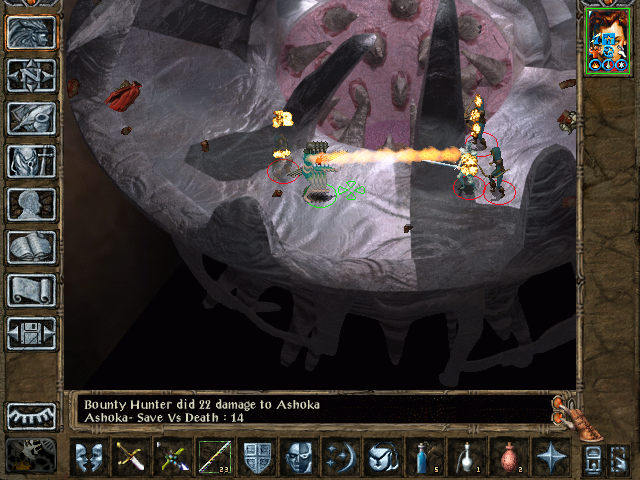Open the options floppy disk button
The image size is (640, 480).
tap(31, 333)
